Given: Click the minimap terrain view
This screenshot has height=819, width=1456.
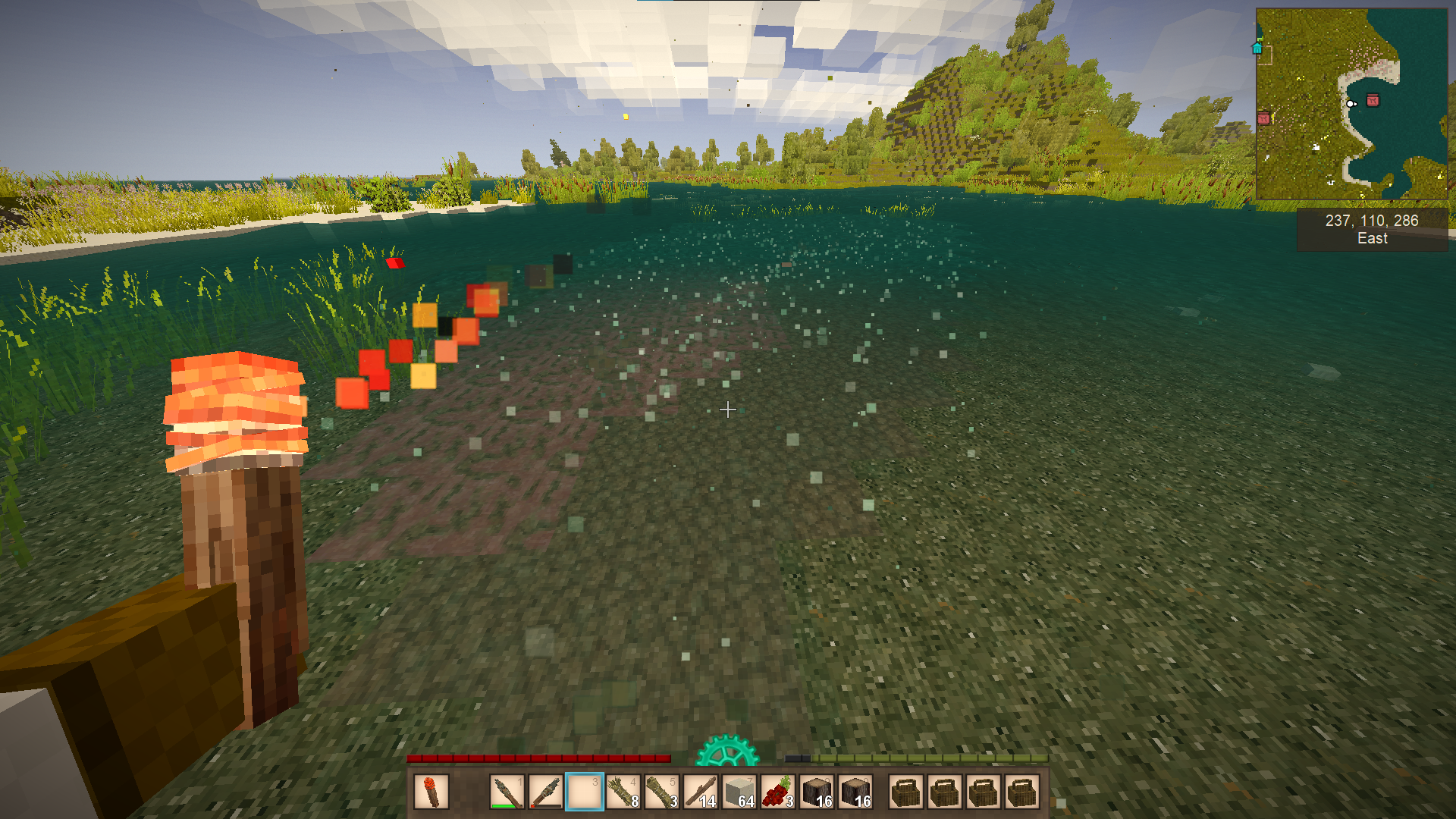Looking at the screenshot, I should coord(1351,104).
